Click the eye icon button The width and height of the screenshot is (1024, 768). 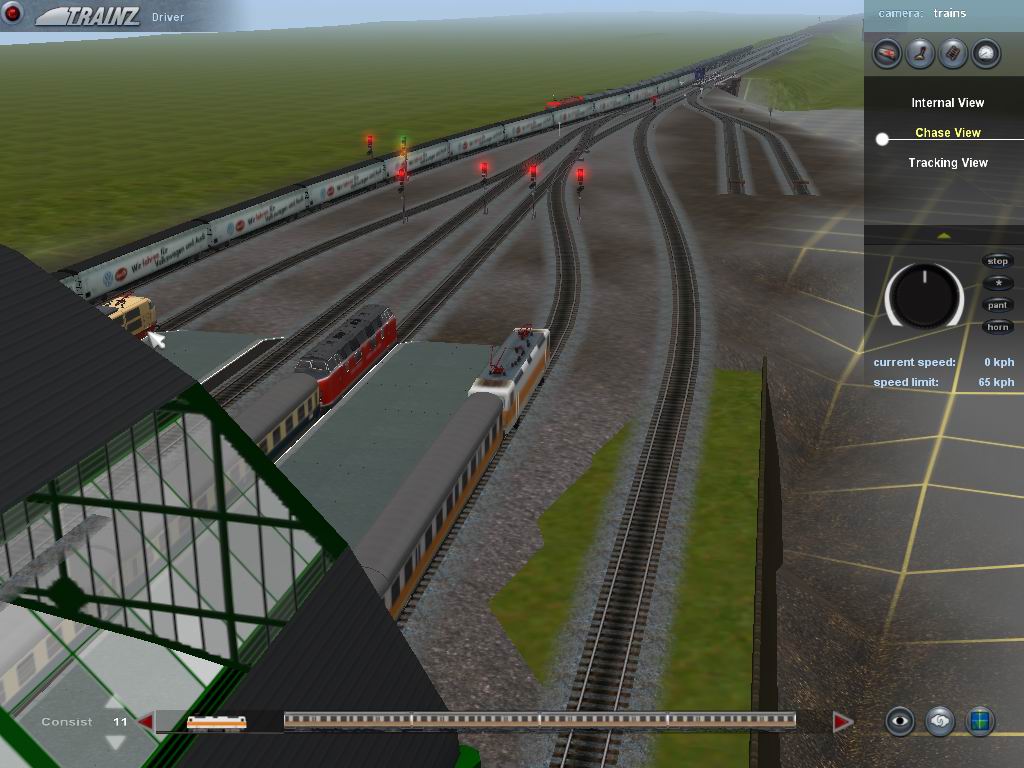click(900, 721)
